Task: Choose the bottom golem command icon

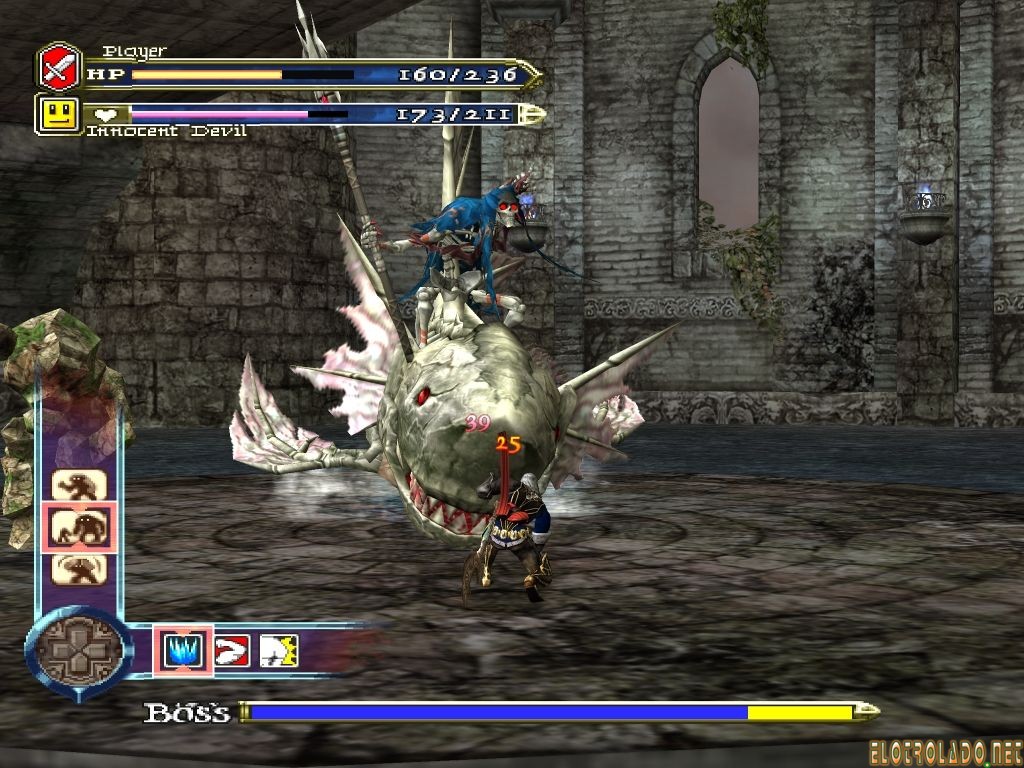Action: point(79,567)
